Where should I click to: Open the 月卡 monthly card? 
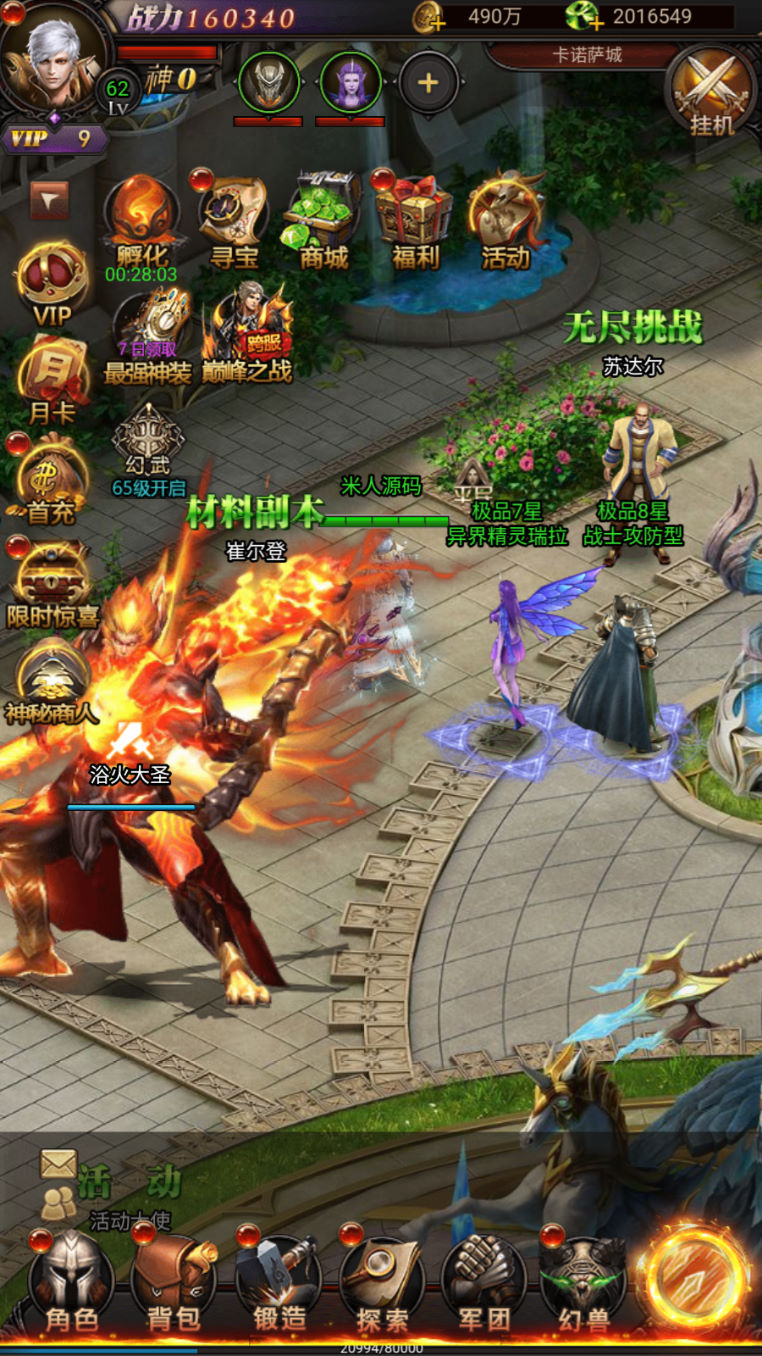[x=51, y=378]
